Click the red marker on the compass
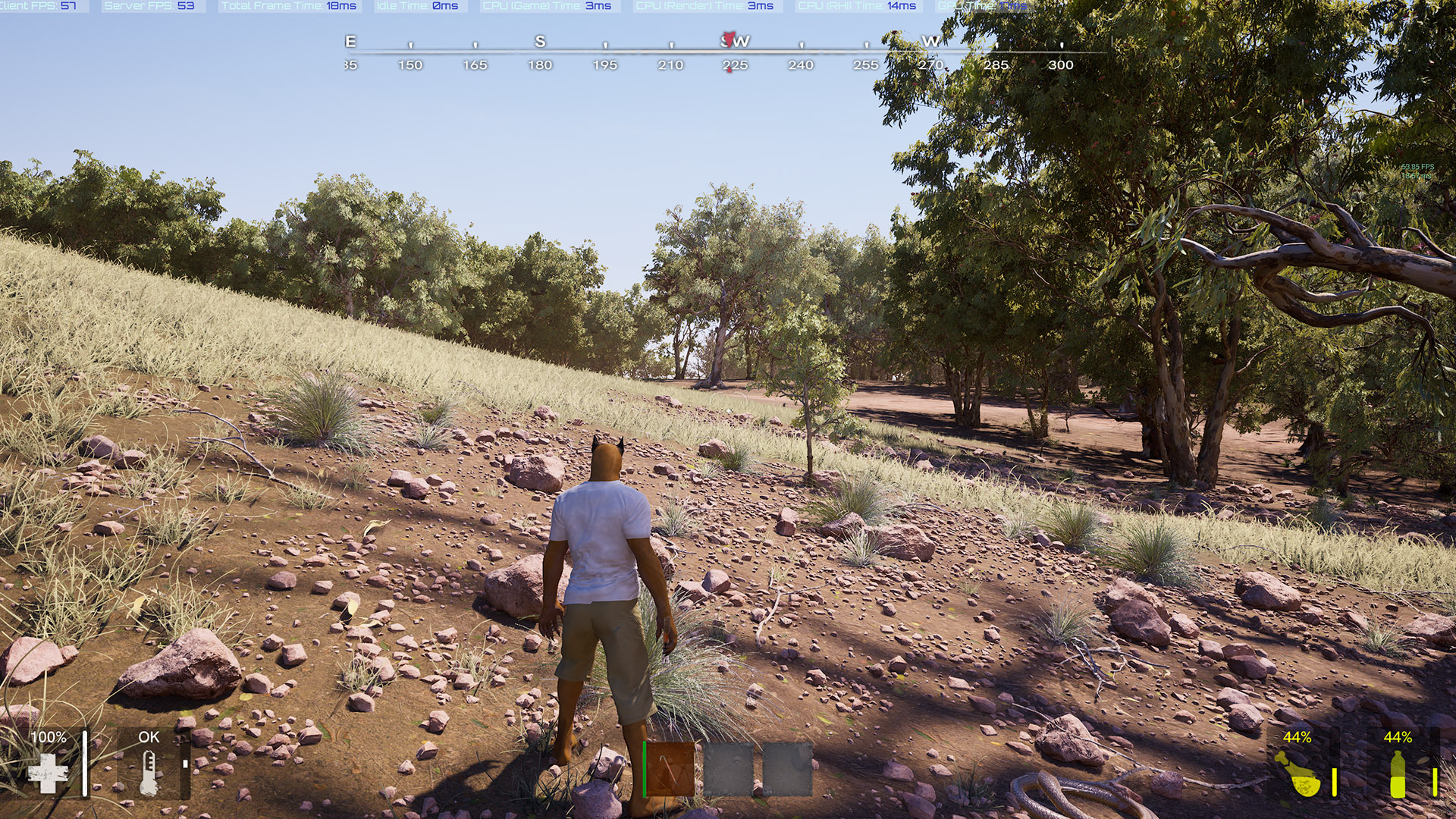Image resolution: width=1456 pixels, height=819 pixels. click(x=730, y=39)
